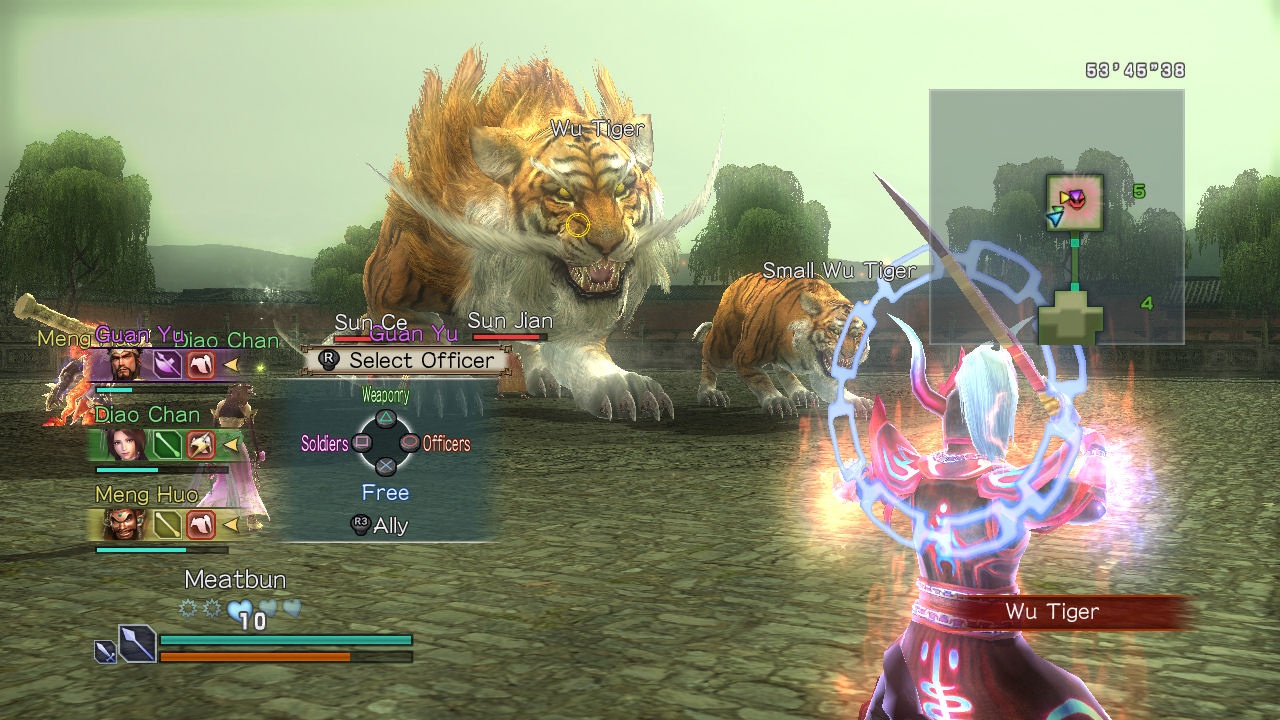1280x720 pixels.
Task: Select the highlighted room 5 on minimap
Action: [1074, 201]
